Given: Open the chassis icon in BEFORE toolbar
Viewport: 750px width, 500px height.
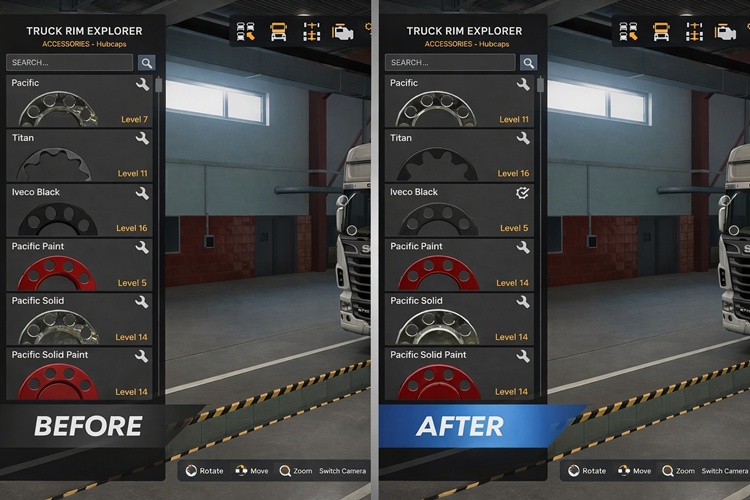Looking at the screenshot, I should [x=311, y=32].
